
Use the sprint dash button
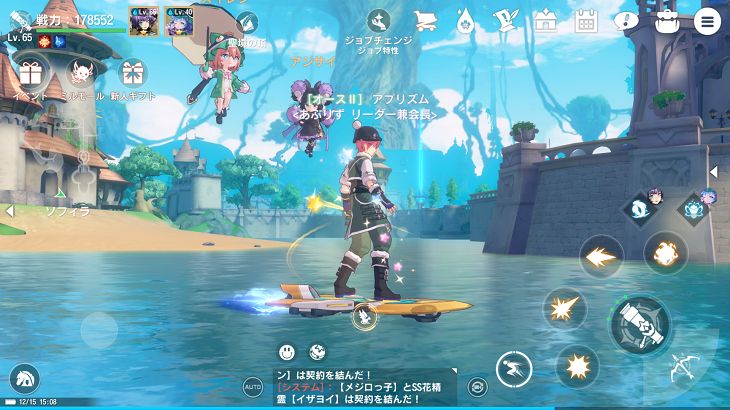click(x=514, y=368)
